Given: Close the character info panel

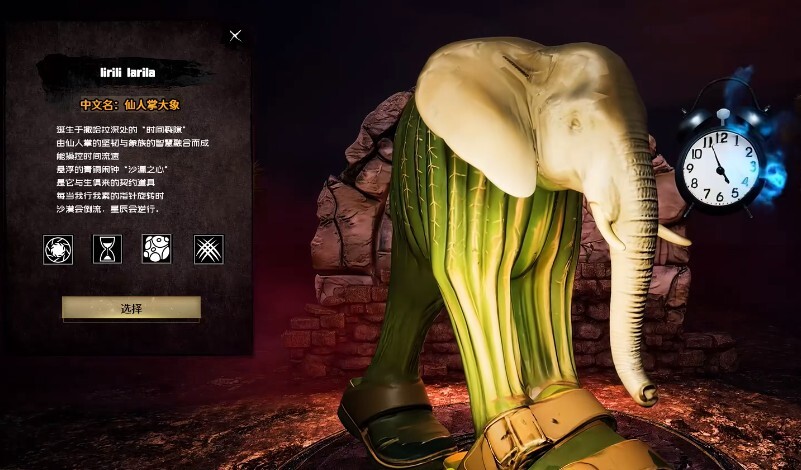Looking at the screenshot, I should coord(235,36).
